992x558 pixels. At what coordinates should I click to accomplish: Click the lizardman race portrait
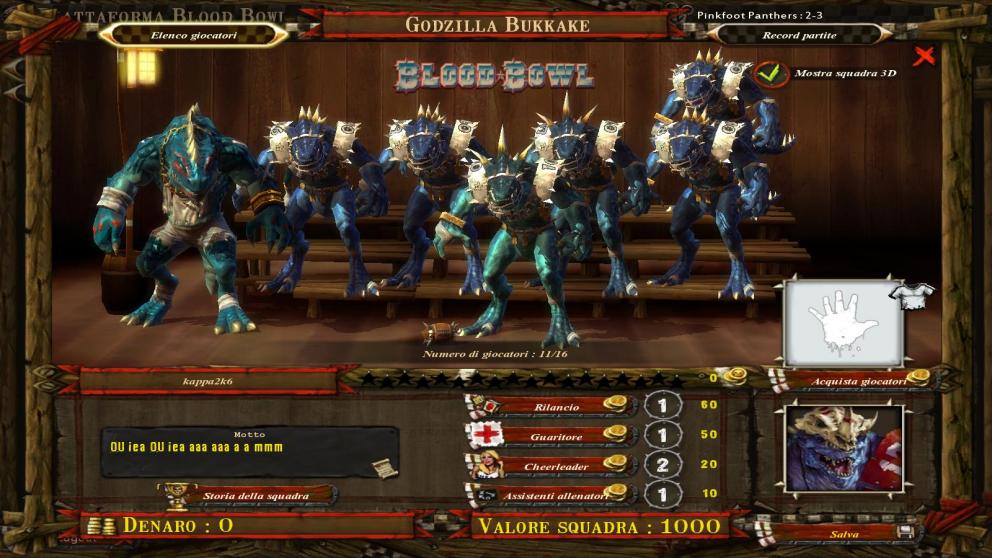[843, 449]
